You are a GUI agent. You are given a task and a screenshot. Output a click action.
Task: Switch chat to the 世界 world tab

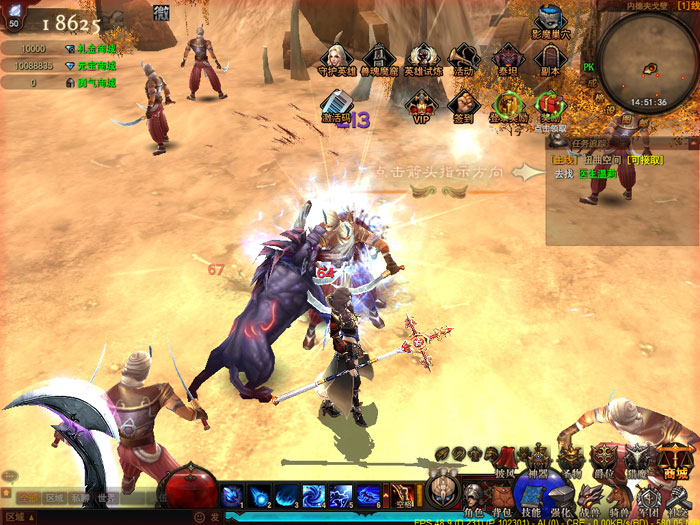coord(108,497)
